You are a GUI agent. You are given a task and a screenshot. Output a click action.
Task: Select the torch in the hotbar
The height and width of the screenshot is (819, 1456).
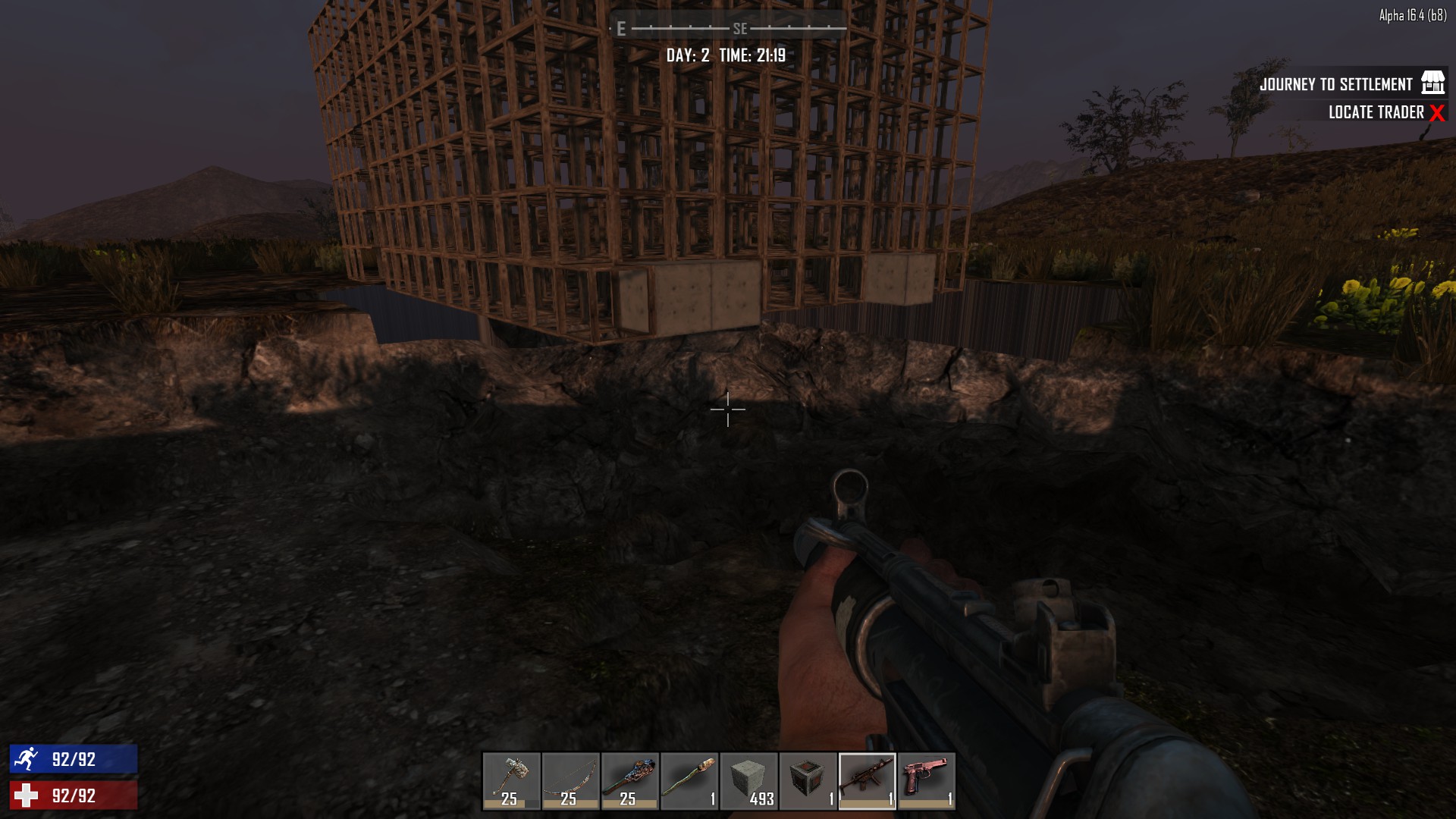(689, 780)
